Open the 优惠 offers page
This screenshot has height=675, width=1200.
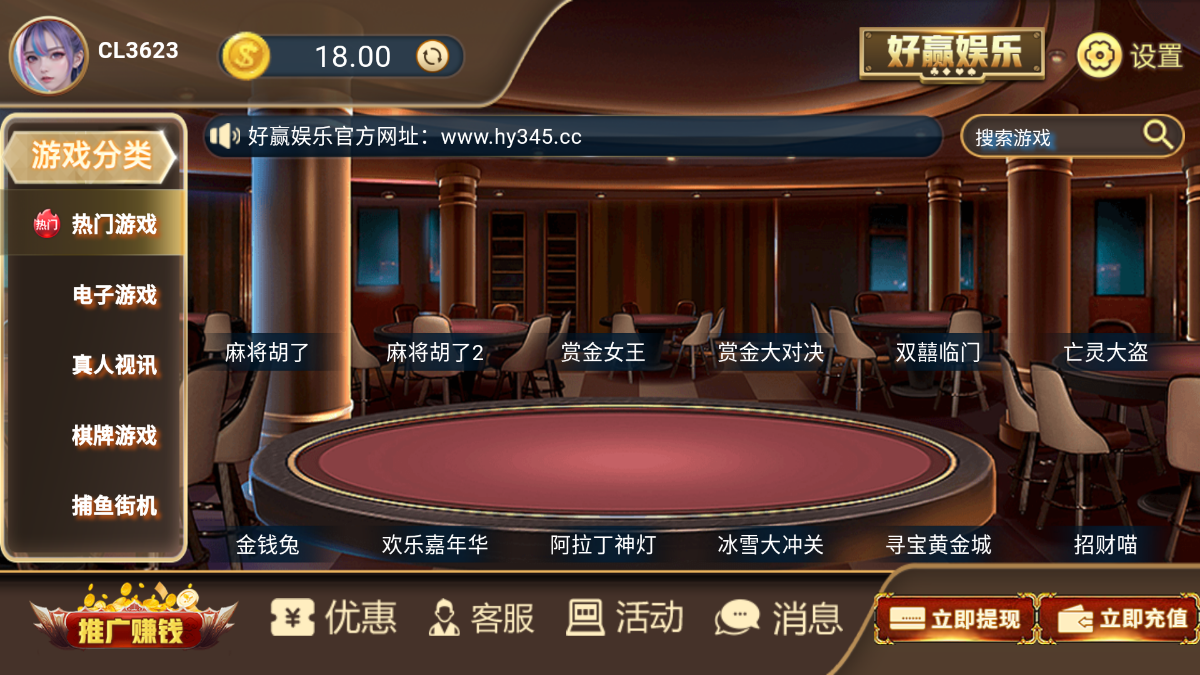[334, 617]
